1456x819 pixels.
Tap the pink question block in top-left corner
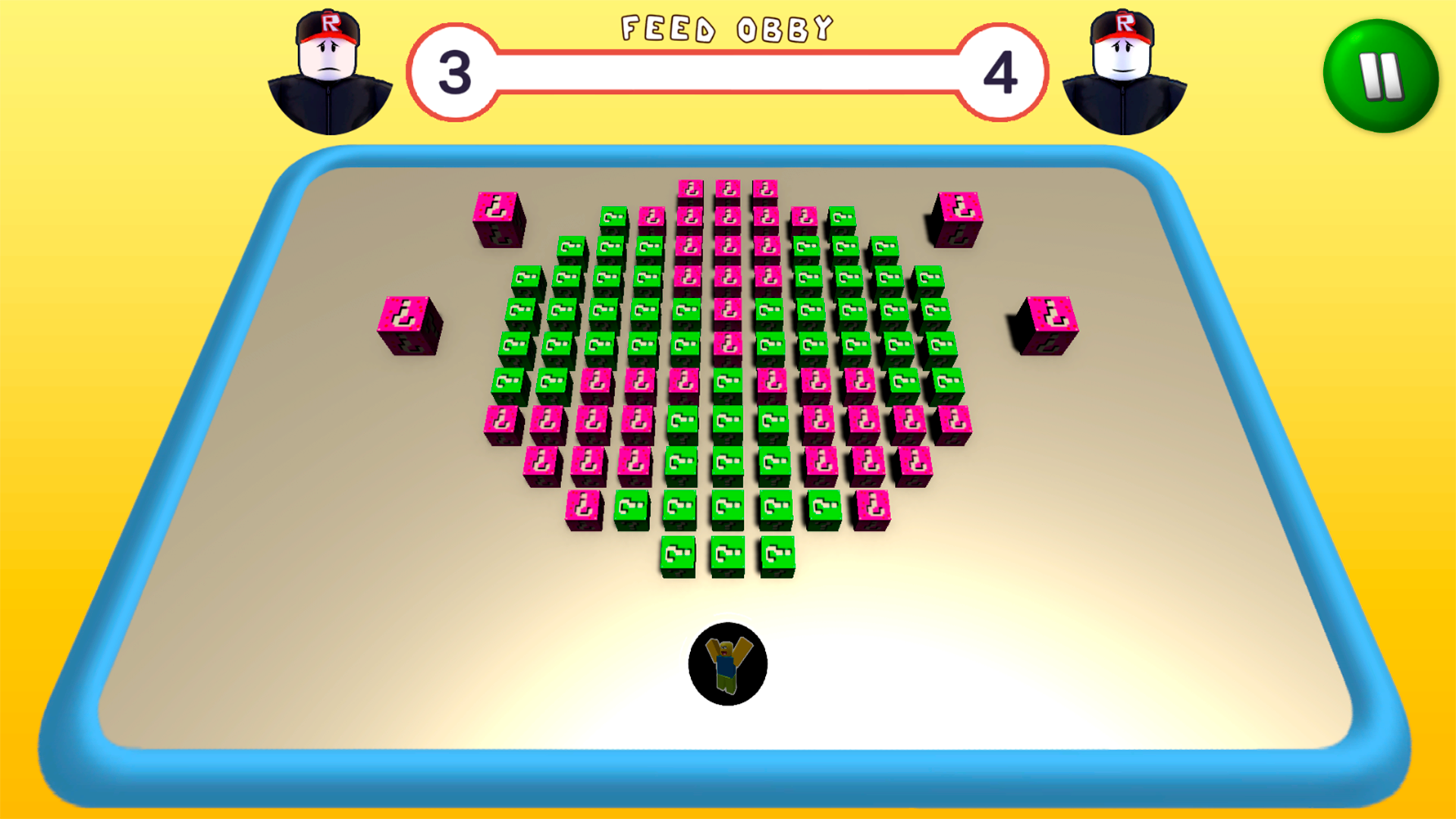coord(498,220)
